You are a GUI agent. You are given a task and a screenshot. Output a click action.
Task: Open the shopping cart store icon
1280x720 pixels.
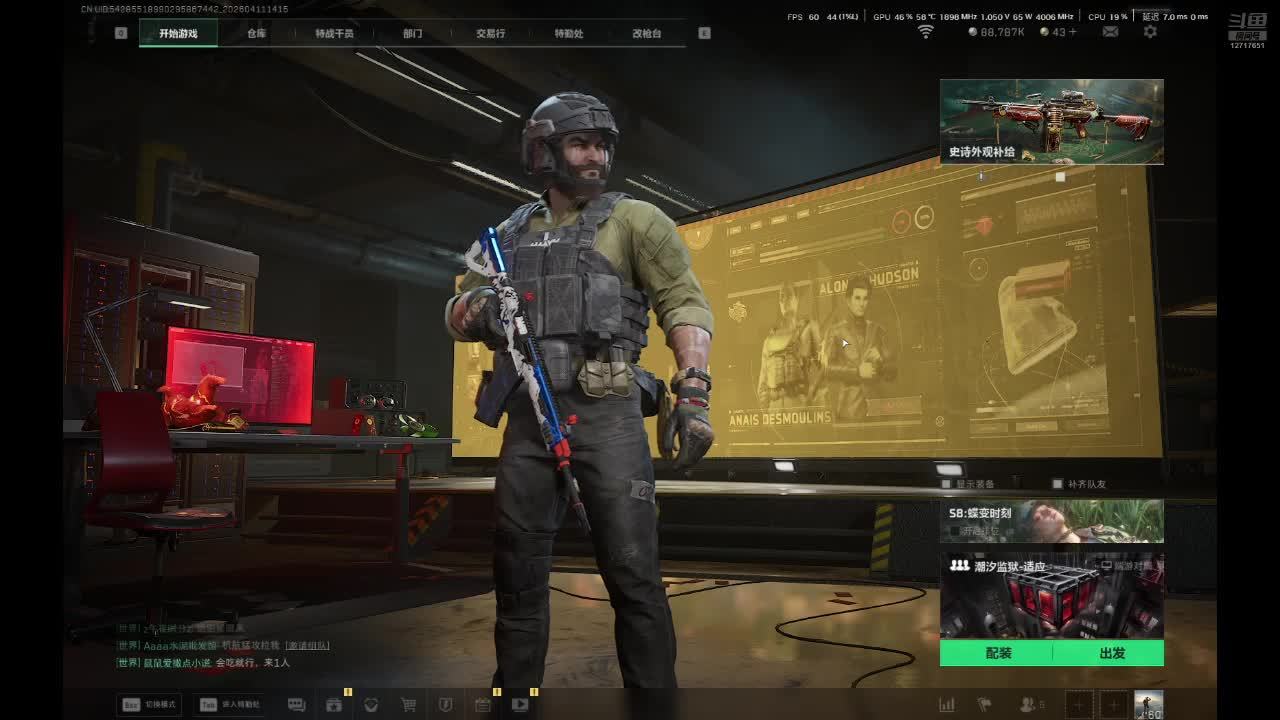[408, 704]
